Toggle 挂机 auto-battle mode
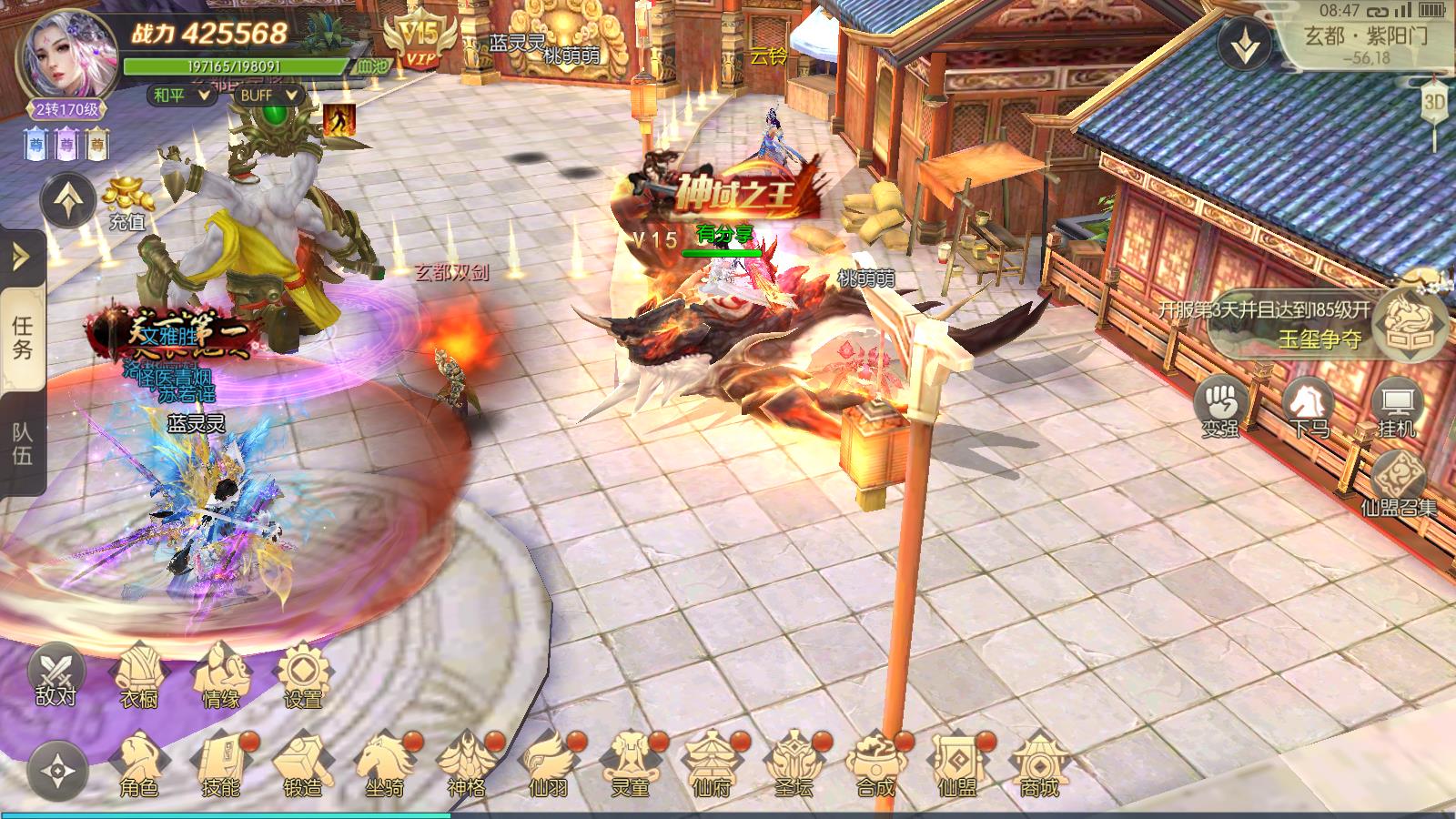Image resolution: width=1456 pixels, height=819 pixels. click(1397, 409)
